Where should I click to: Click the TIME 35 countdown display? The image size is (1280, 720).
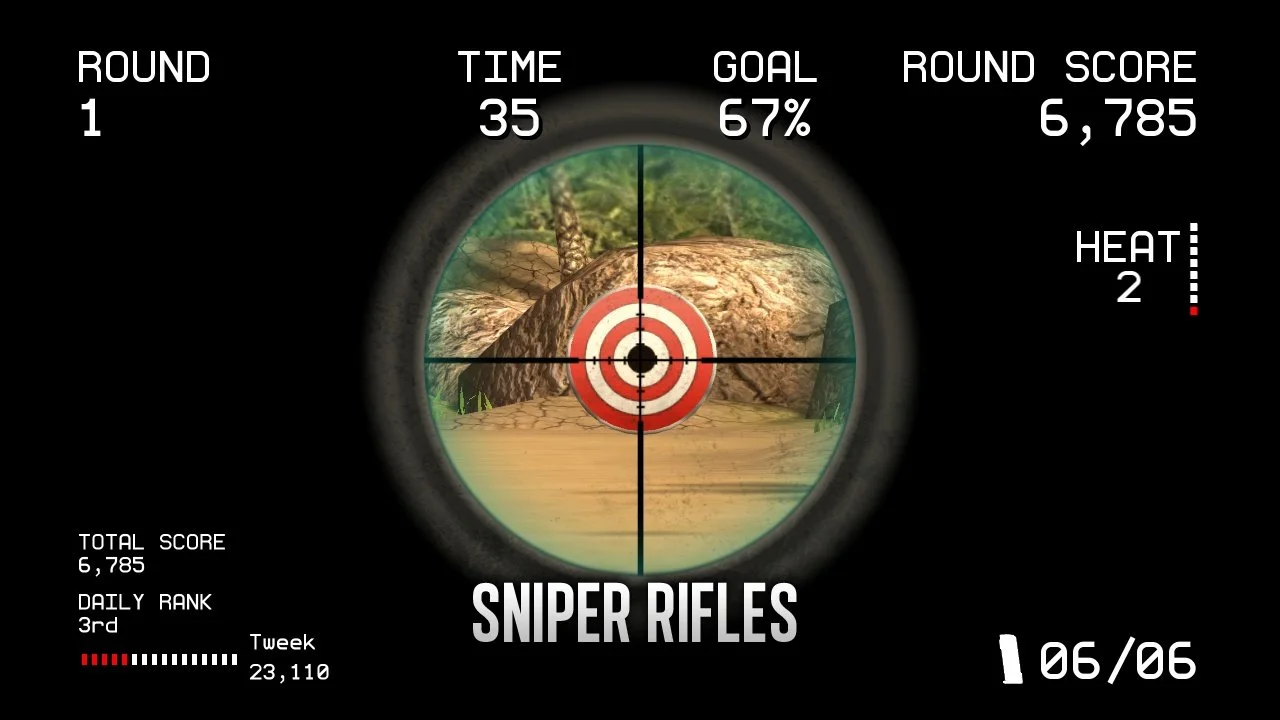coord(510,90)
